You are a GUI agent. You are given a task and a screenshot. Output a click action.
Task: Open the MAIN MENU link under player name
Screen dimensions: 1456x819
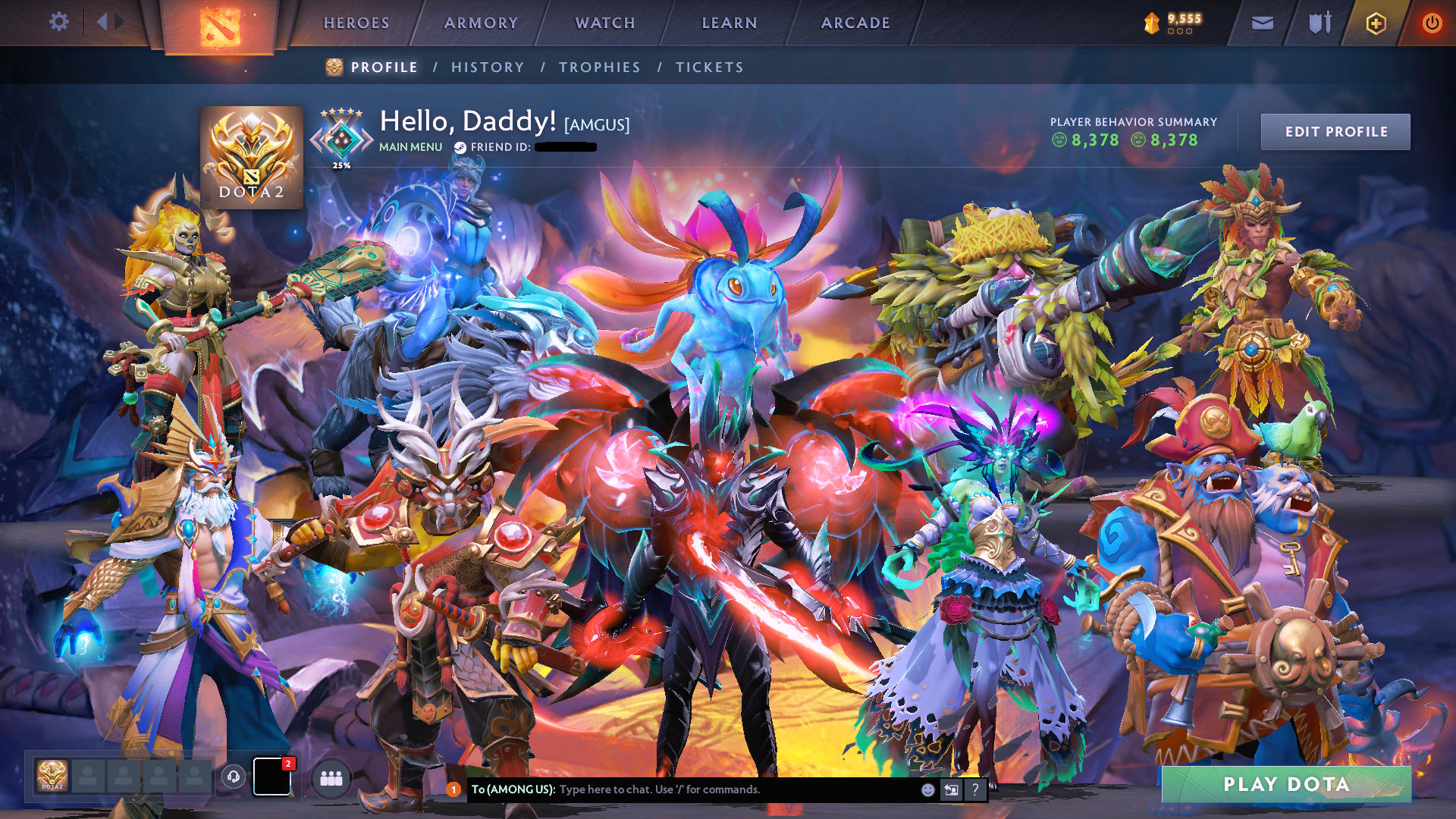click(410, 146)
